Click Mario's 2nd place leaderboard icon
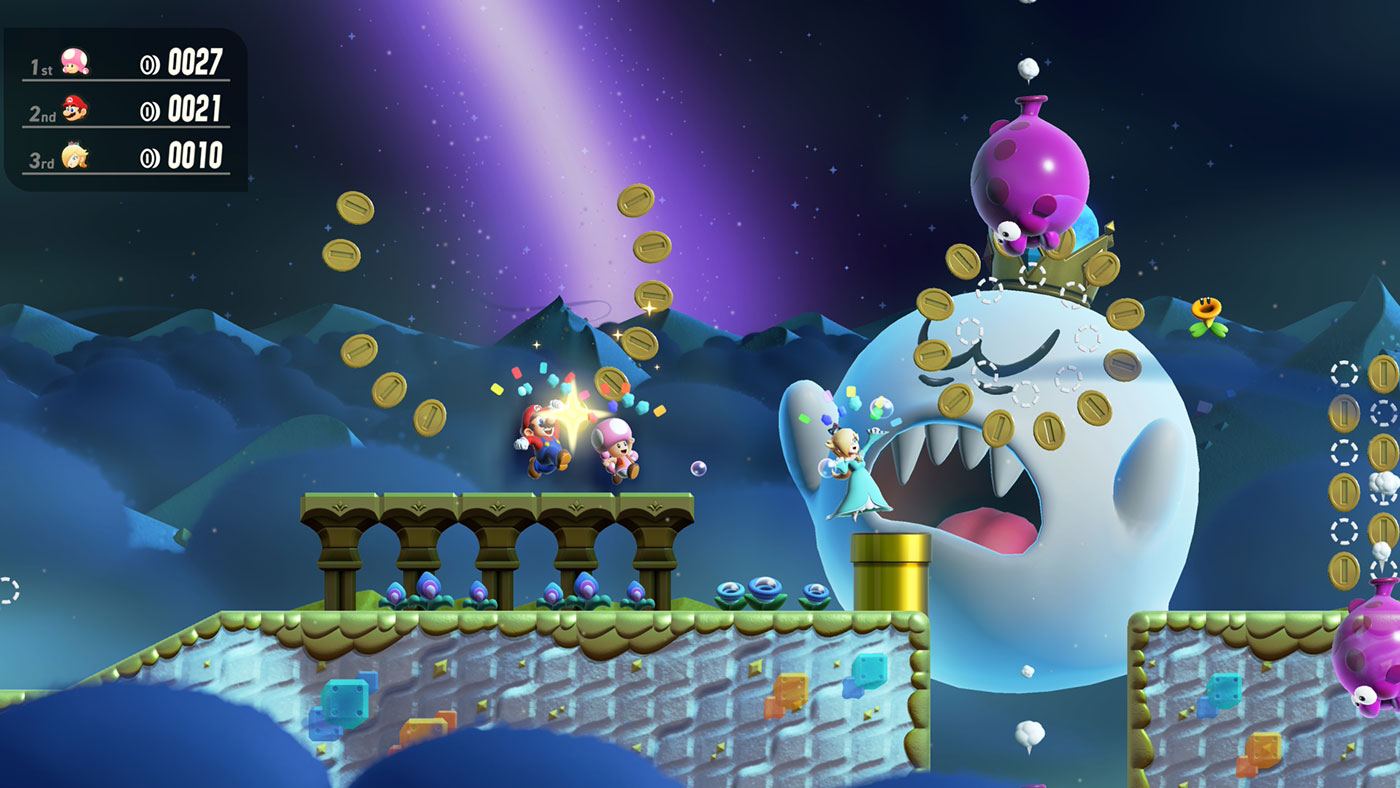This screenshot has height=788, width=1400. pos(74,109)
